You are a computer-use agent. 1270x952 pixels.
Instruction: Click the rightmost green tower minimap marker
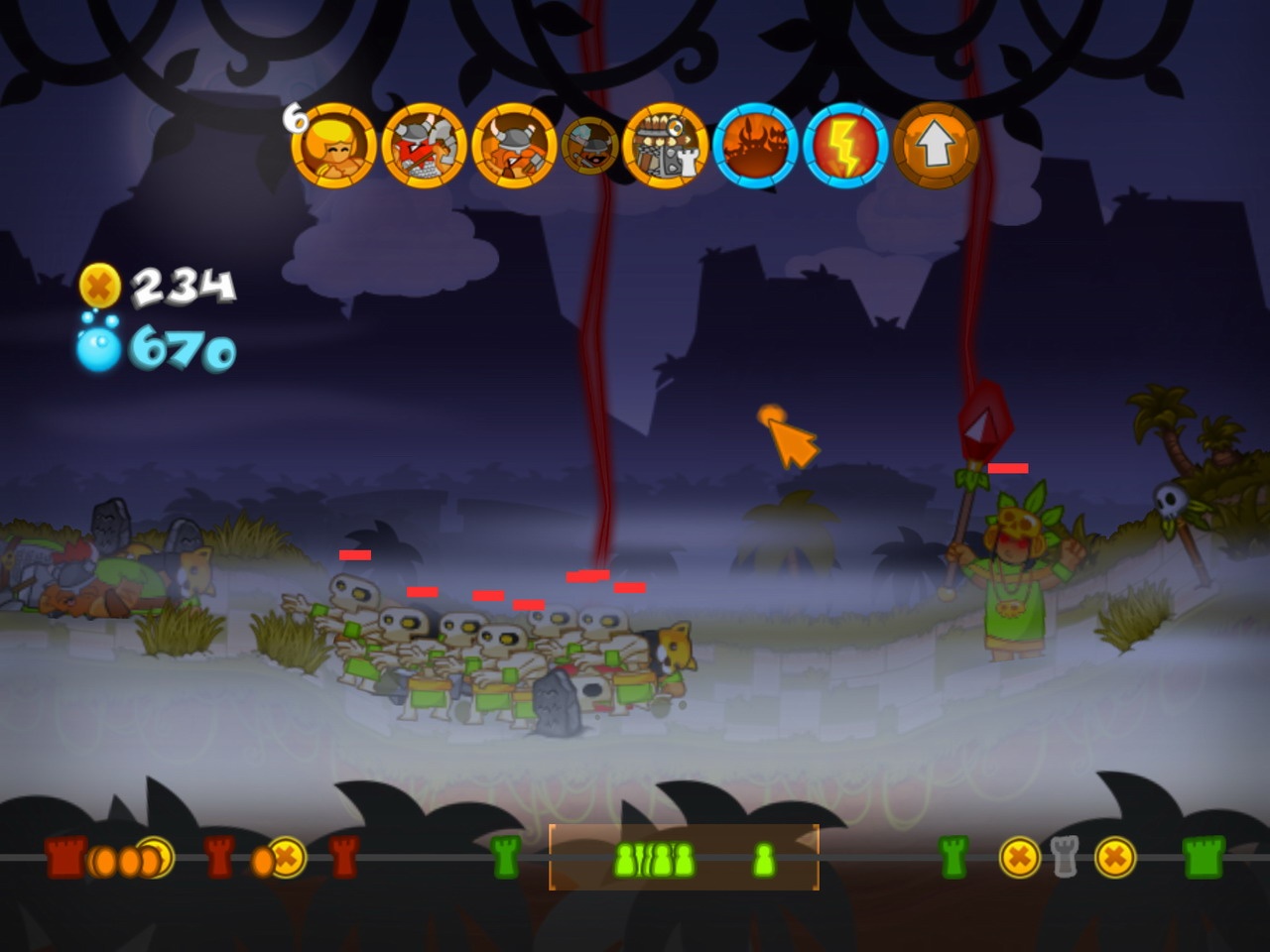click(x=1202, y=859)
